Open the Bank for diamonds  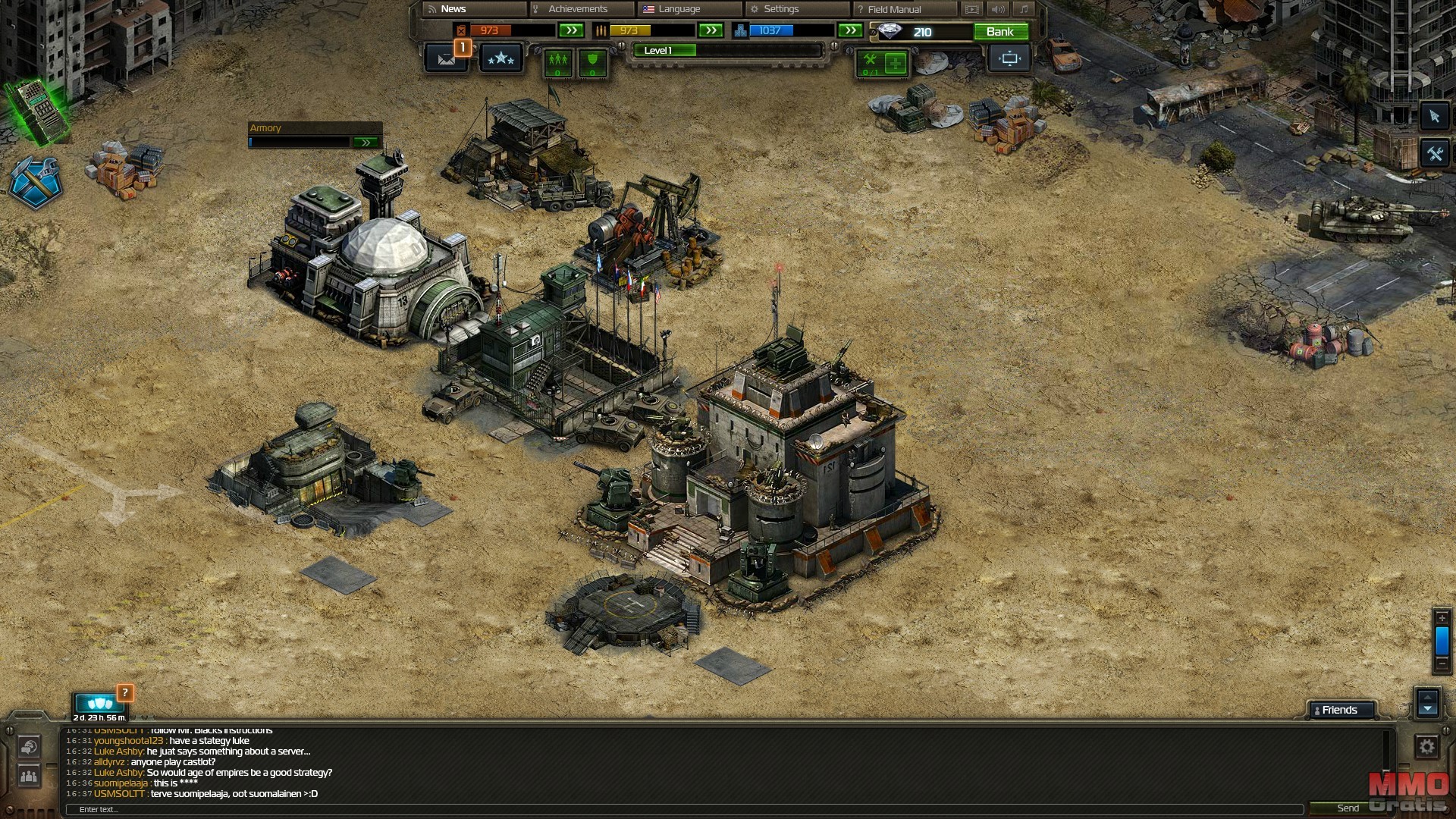pyautogui.click(x=999, y=32)
